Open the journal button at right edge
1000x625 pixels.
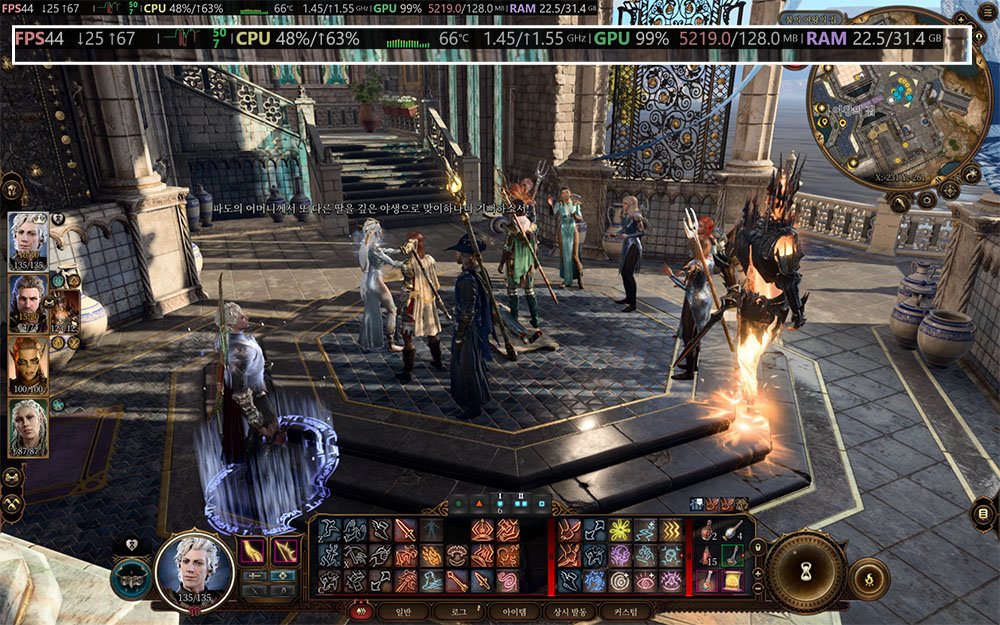(983, 515)
